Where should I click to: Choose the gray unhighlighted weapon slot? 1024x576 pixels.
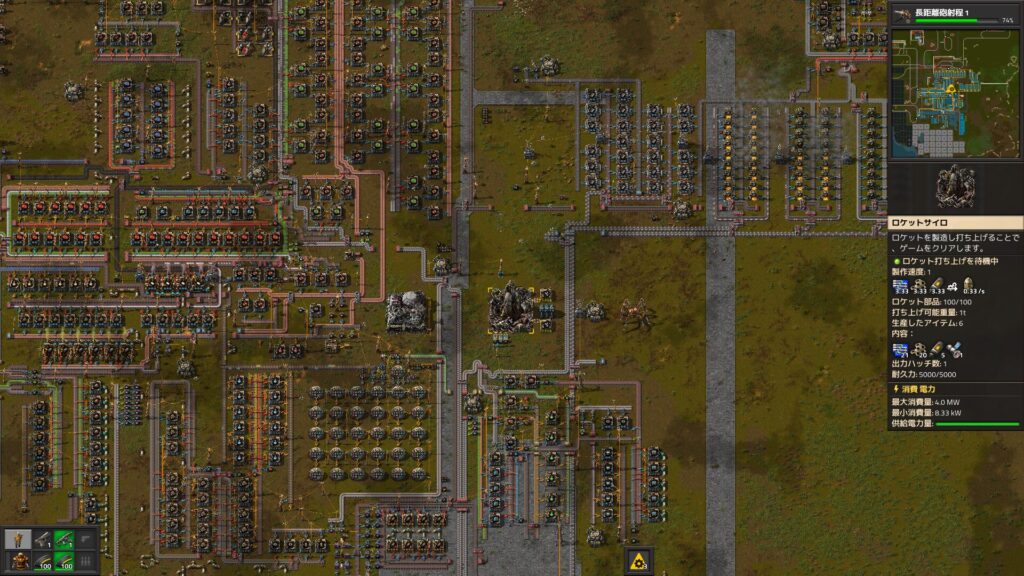tap(43, 539)
